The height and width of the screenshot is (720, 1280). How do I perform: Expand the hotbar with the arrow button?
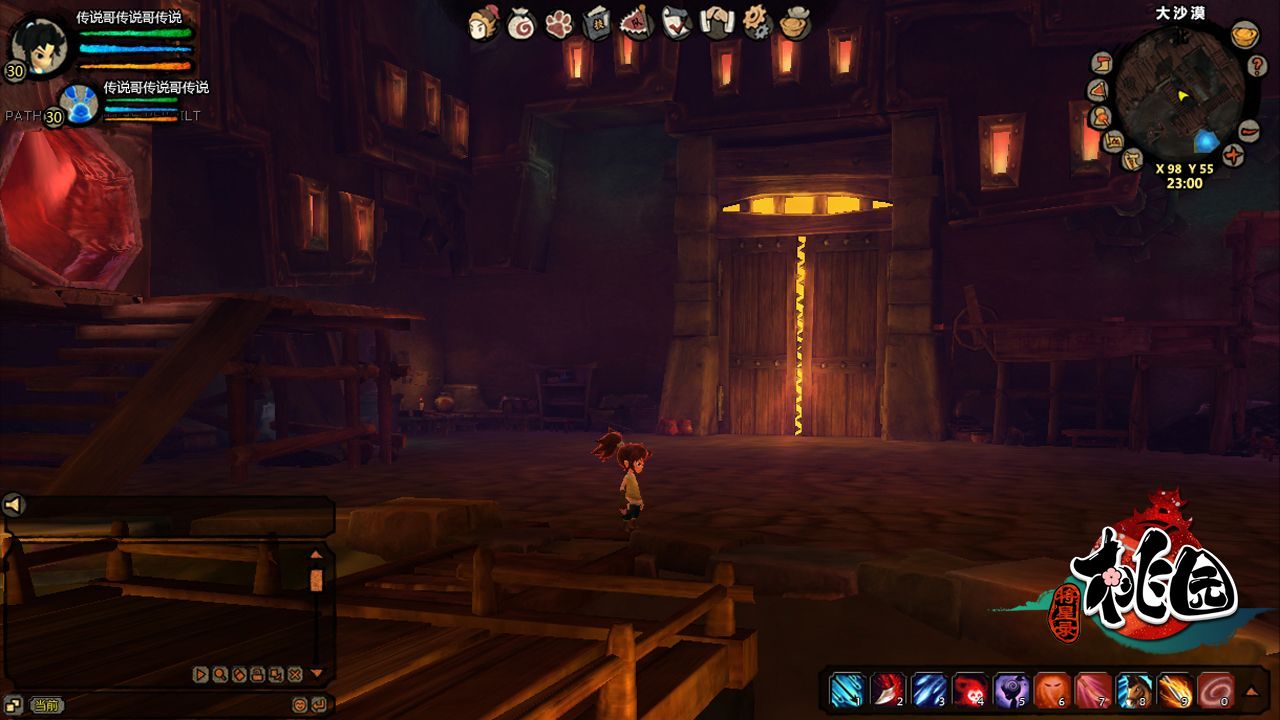coord(1251,690)
